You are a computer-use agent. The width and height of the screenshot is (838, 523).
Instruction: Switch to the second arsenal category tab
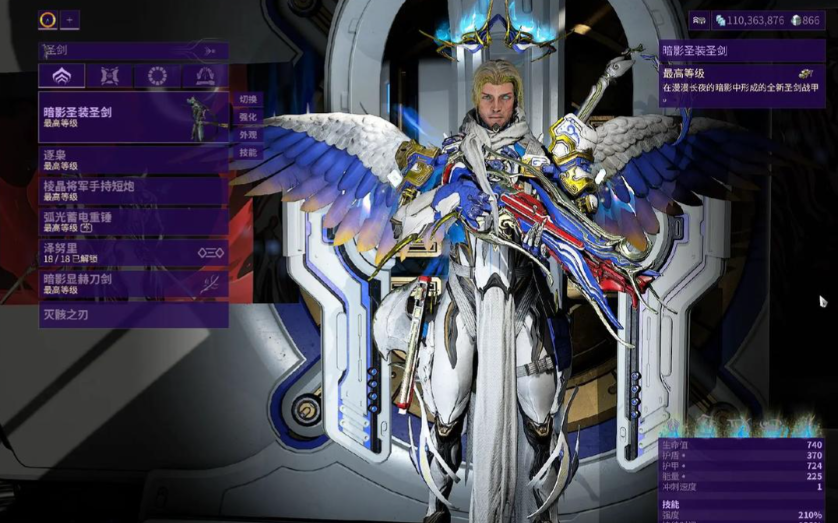coord(109,76)
